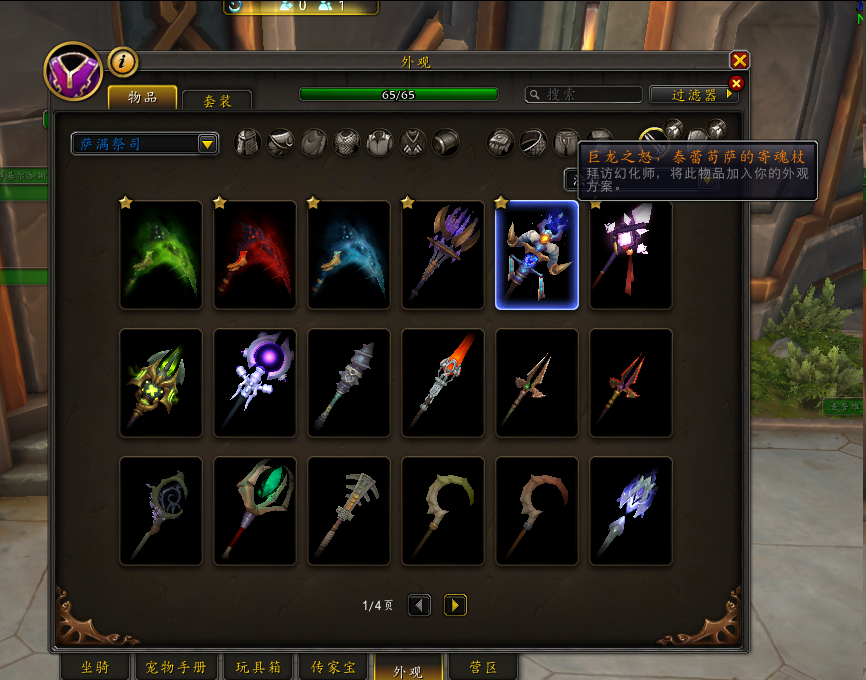Choose the purple orb skull staff appearance
The width and height of the screenshot is (866, 680).
pyautogui.click(x=255, y=383)
